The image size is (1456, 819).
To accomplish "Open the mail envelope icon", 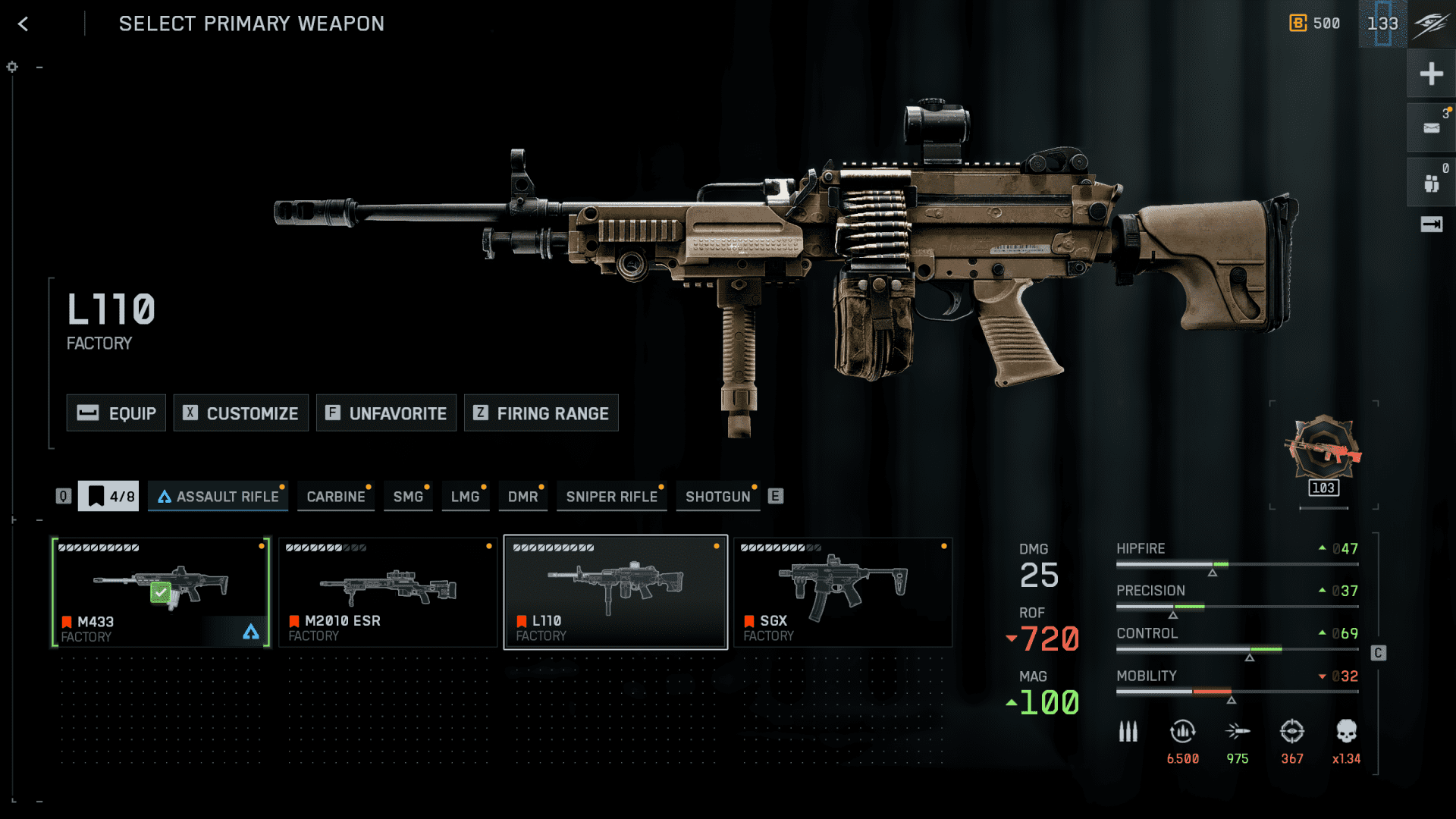I will click(x=1431, y=128).
